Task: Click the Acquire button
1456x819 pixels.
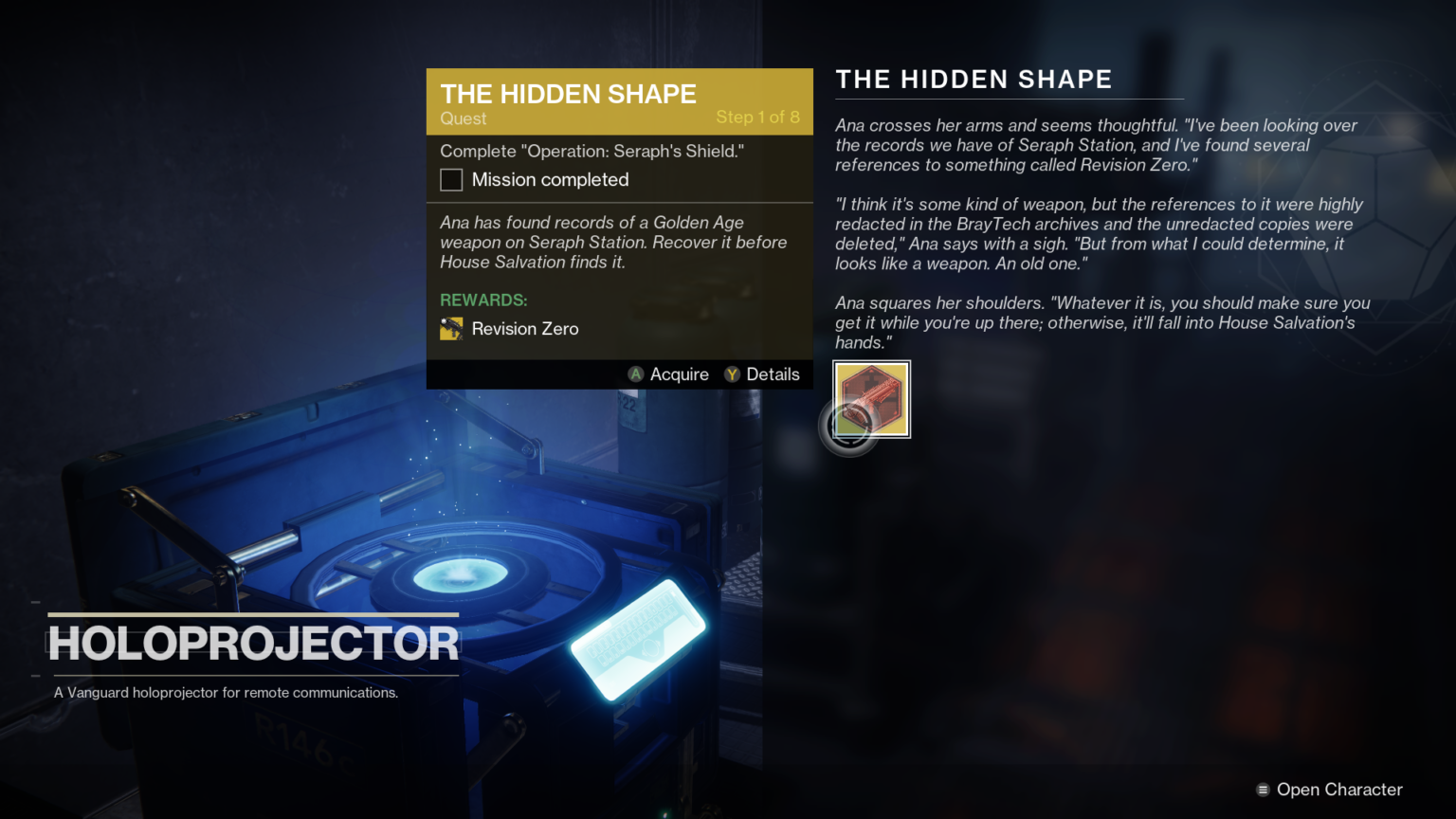Action: tap(668, 373)
